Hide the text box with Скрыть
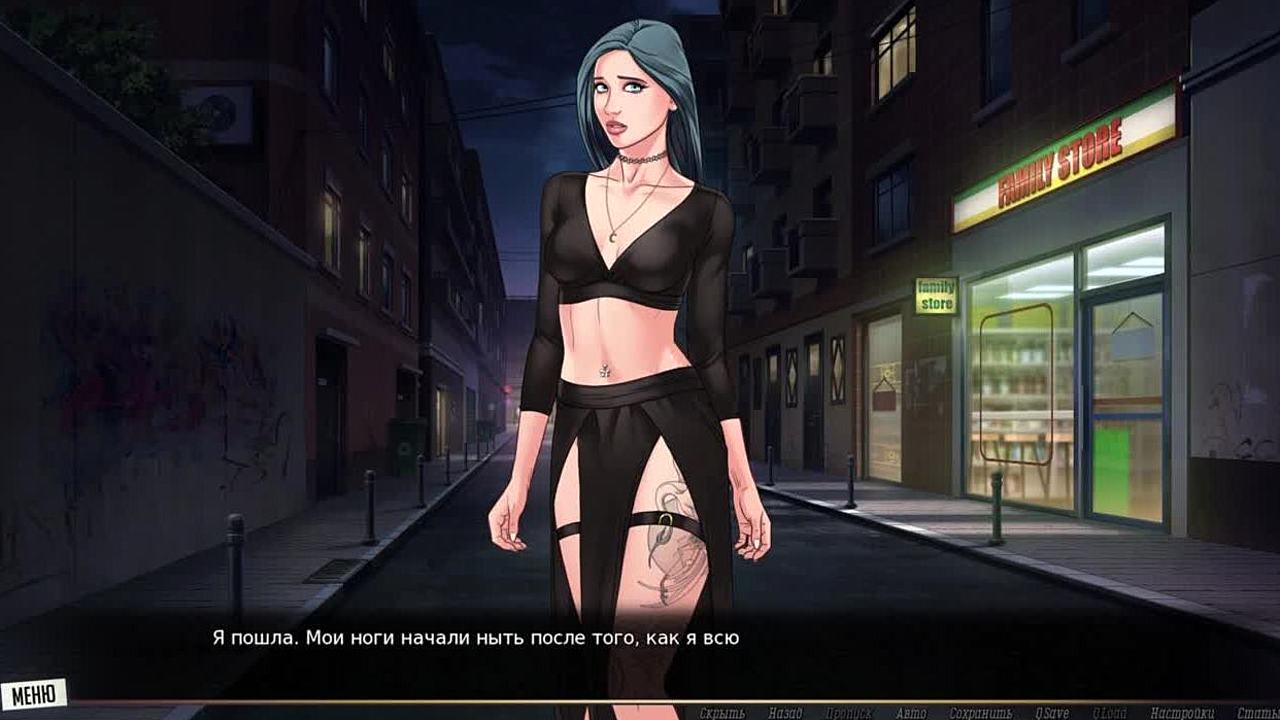The width and height of the screenshot is (1280, 720). (722, 713)
